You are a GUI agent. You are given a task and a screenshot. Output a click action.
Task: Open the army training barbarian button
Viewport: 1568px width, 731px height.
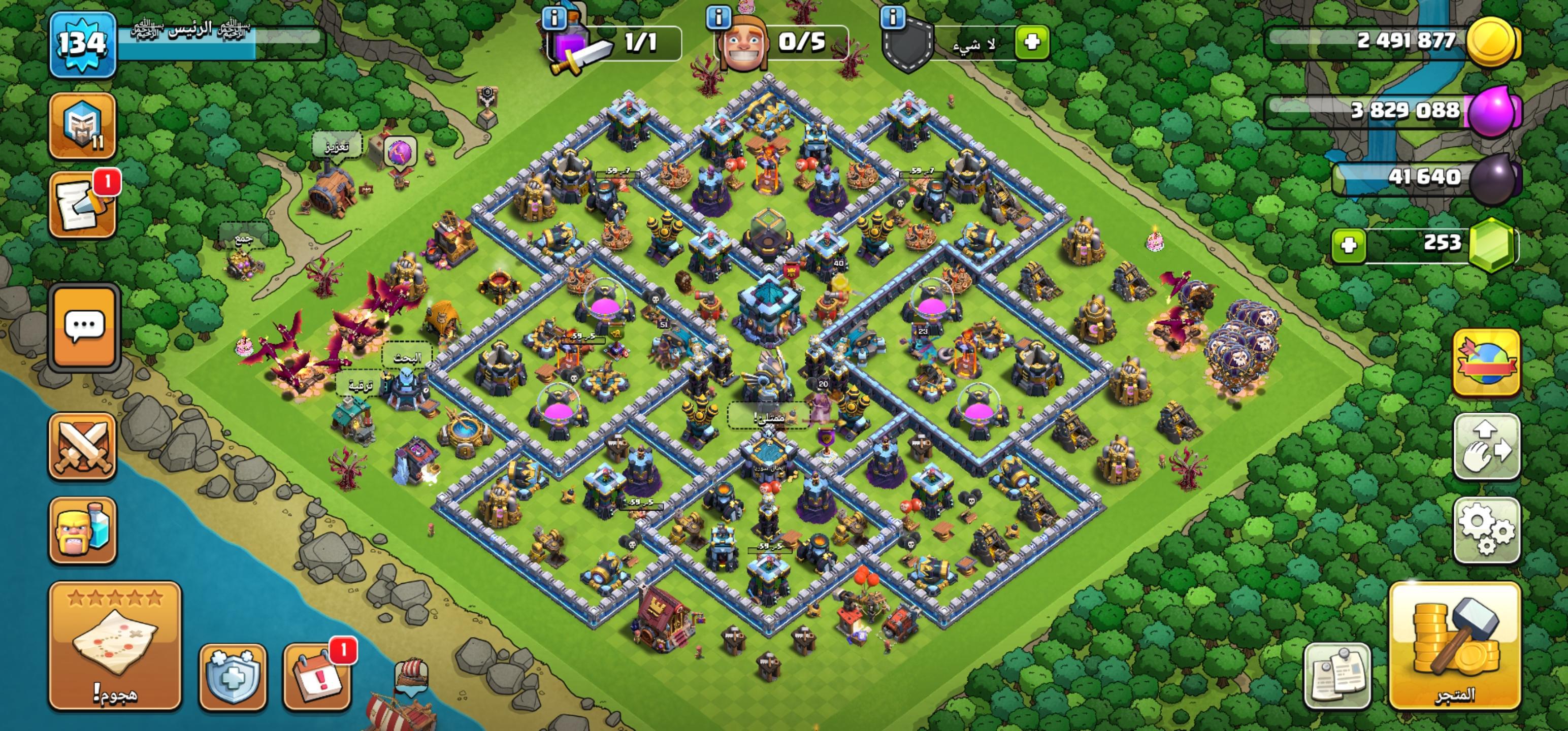[x=83, y=529]
